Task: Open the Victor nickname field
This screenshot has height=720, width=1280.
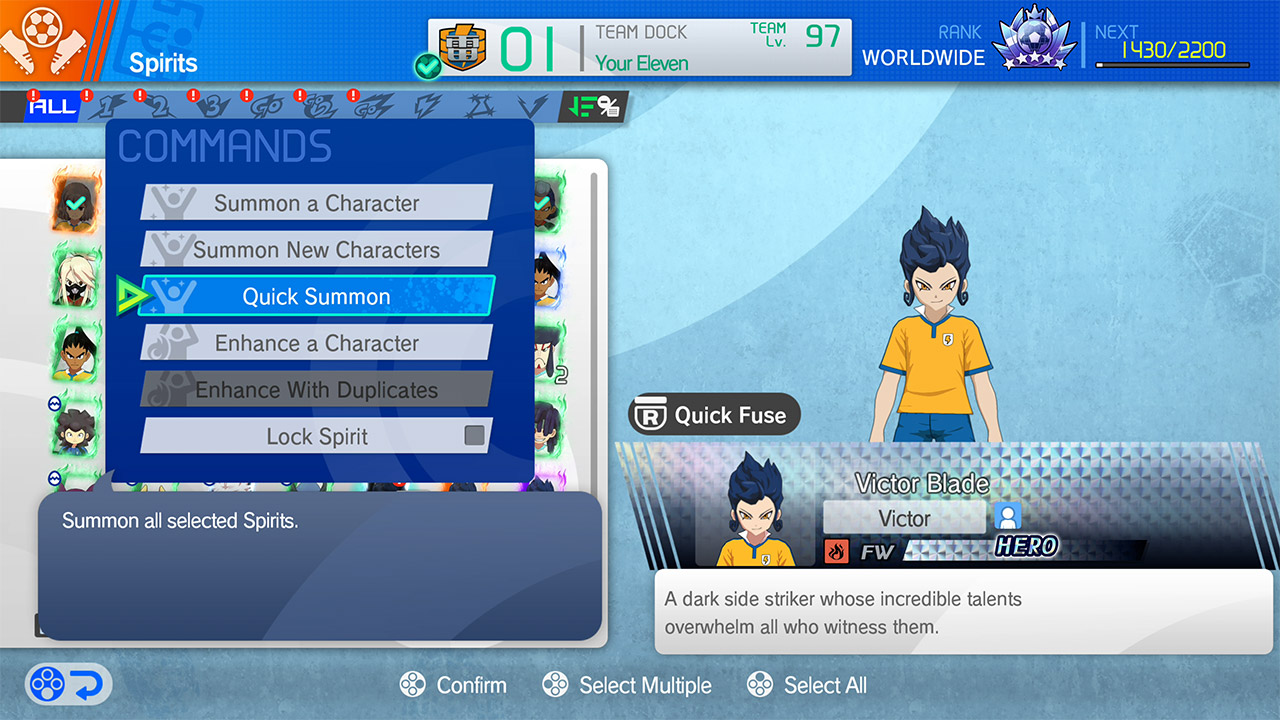Action: point(904,518)
